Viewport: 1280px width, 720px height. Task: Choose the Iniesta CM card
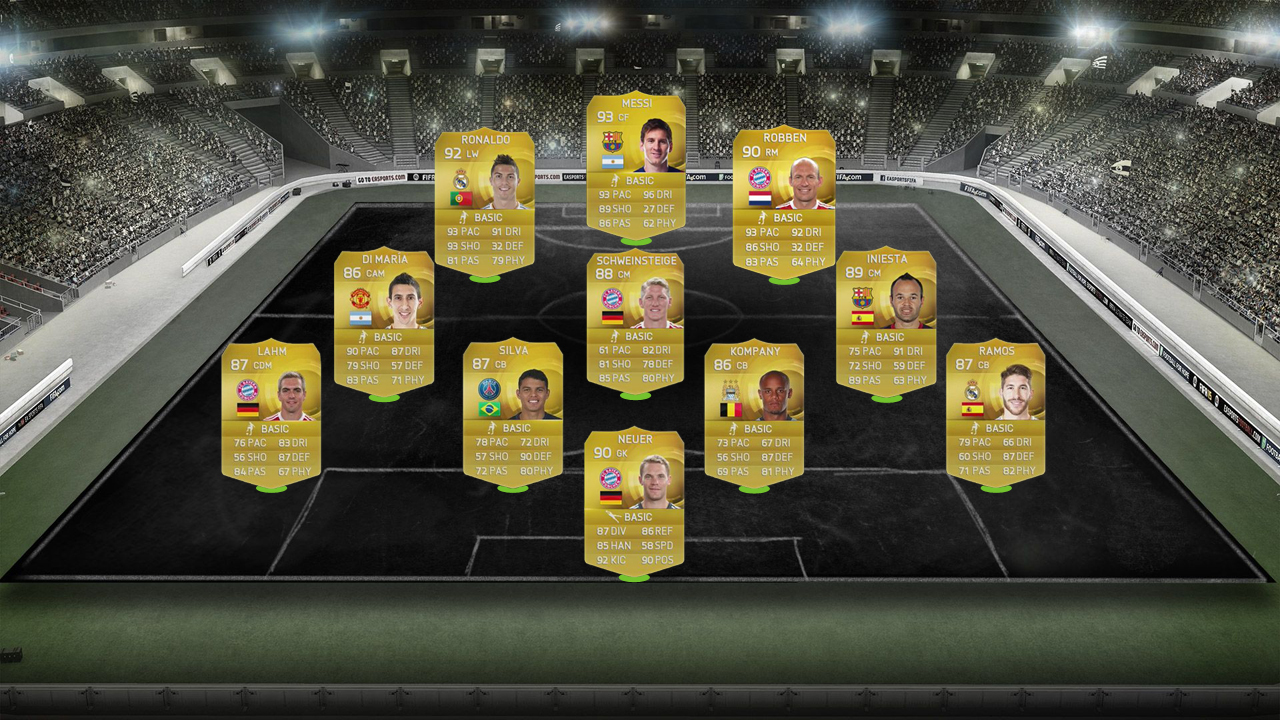tap(886, 320)
